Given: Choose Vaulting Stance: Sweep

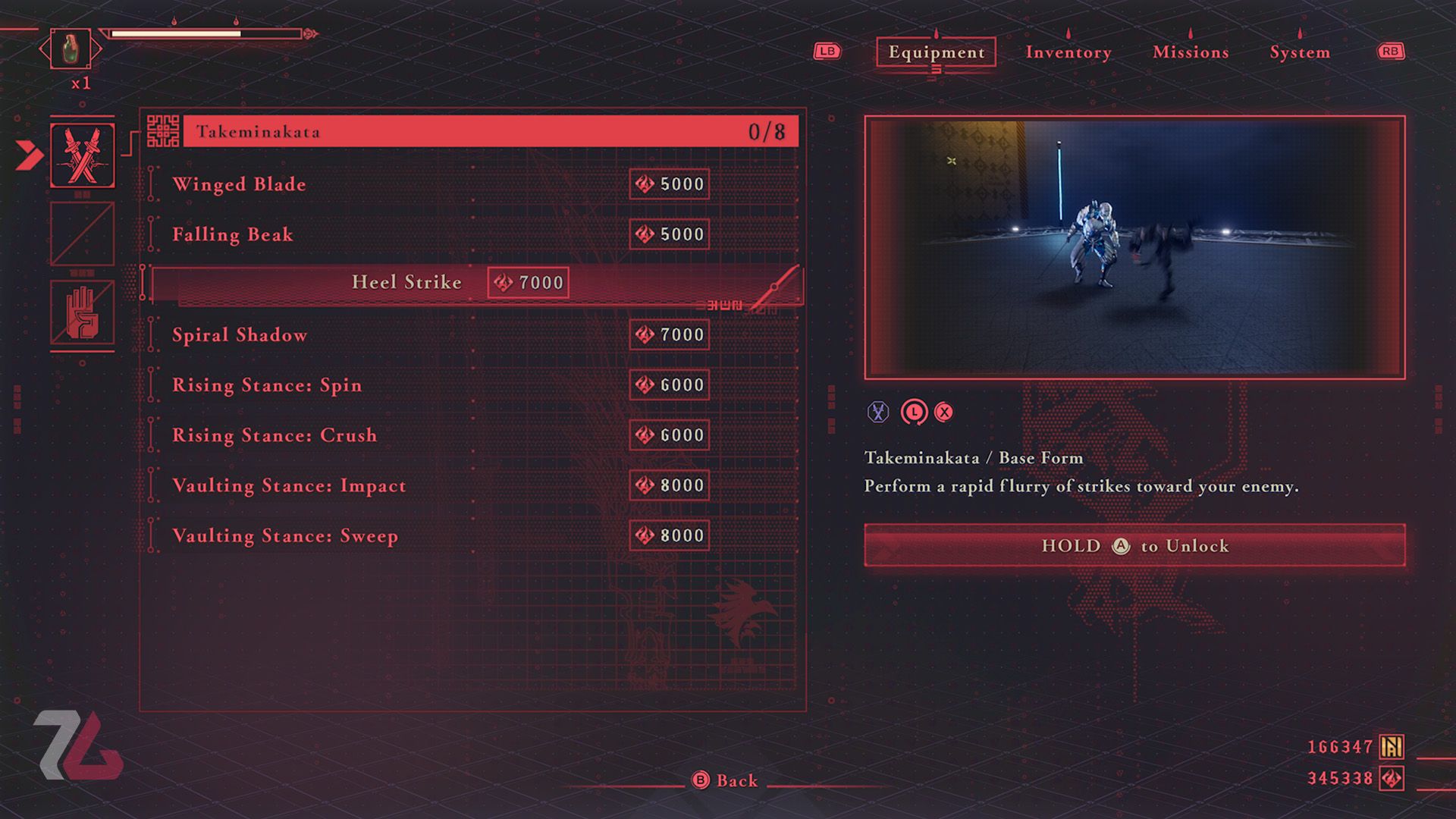Looking at the screenshot, I should [285, 535].
